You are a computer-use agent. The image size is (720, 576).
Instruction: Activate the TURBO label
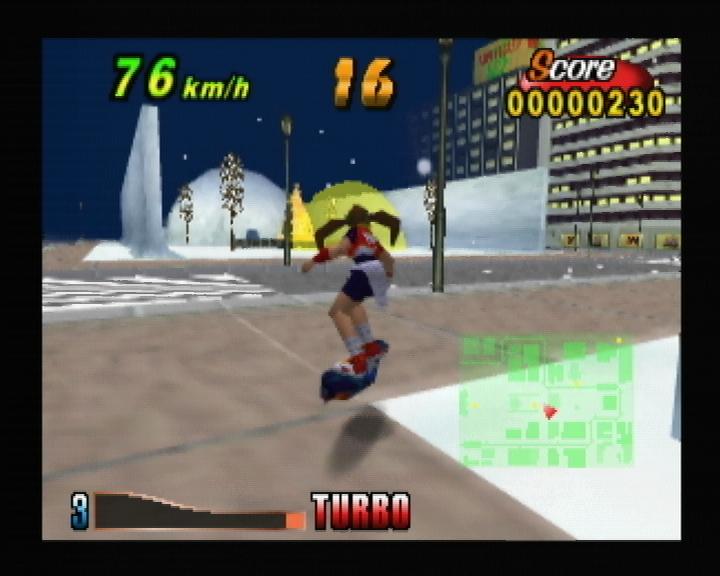coord(361,511)
